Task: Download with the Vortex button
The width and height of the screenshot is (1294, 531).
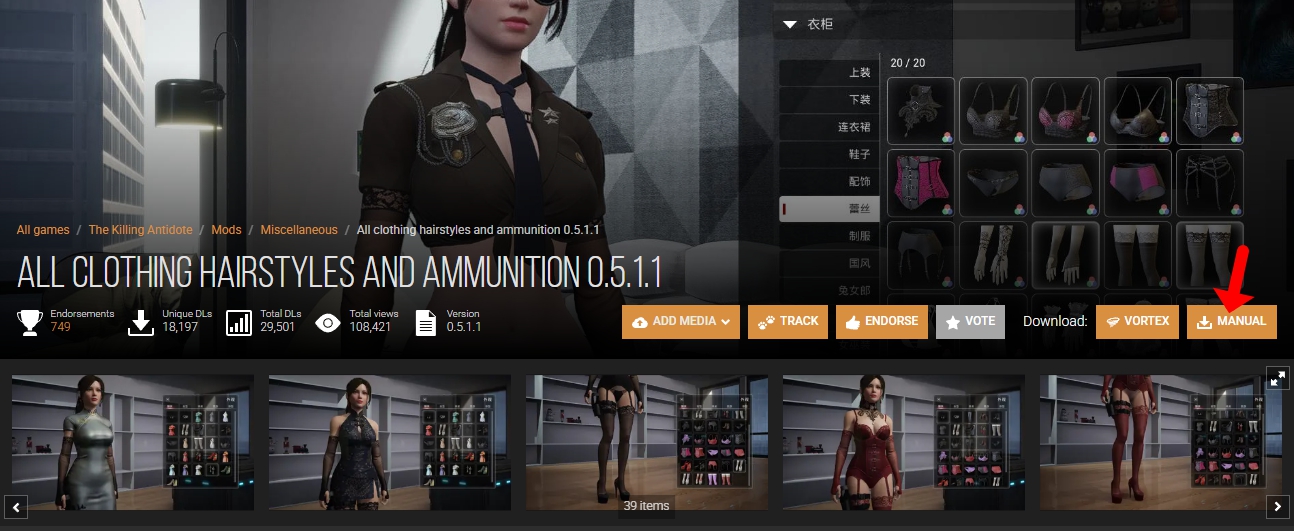Action: [1137, 322]
